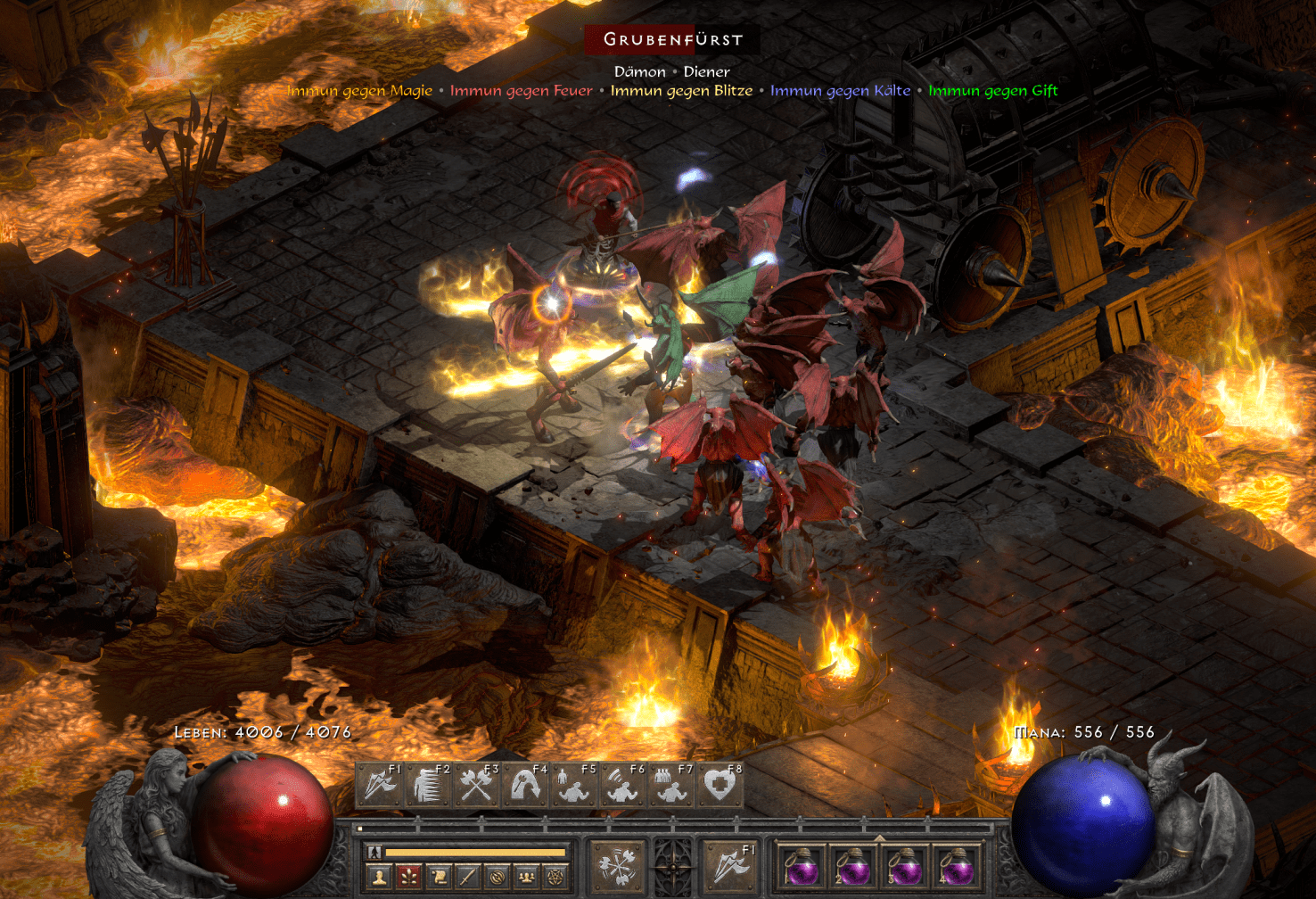The height and width of the screenshot is (899, 1316).
Task: Consume the purple potion in belt slot 3
Action: 905,866
